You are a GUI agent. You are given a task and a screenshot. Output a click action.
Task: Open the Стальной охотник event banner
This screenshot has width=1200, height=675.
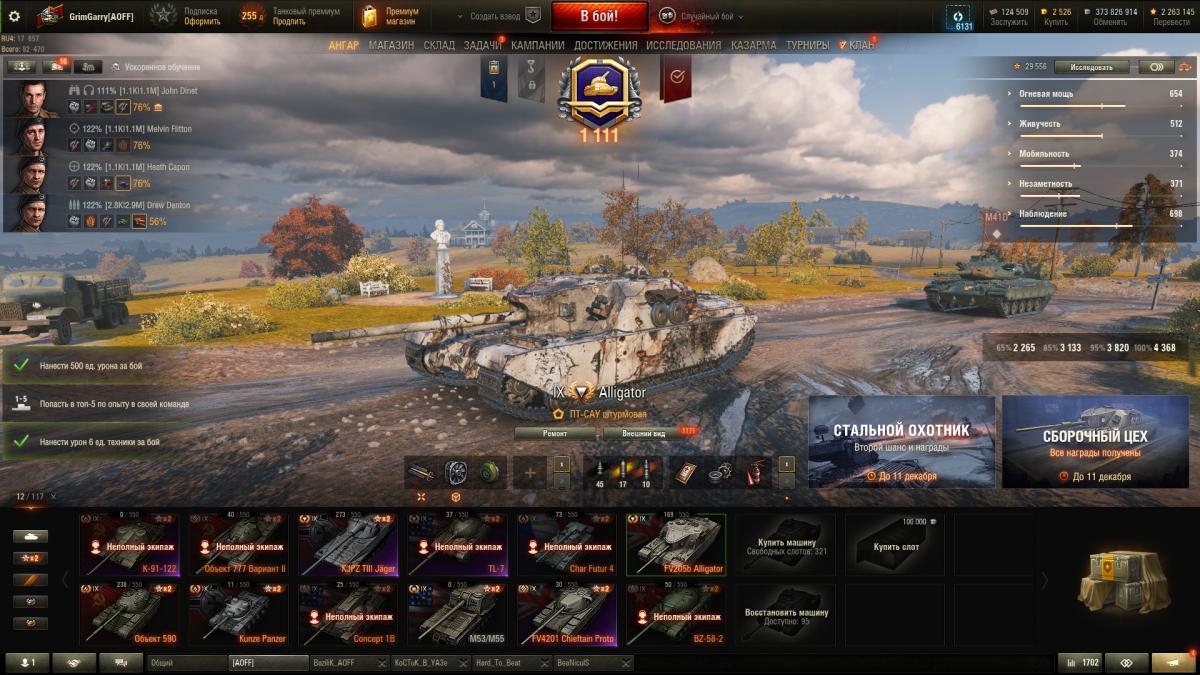[901, 441]
